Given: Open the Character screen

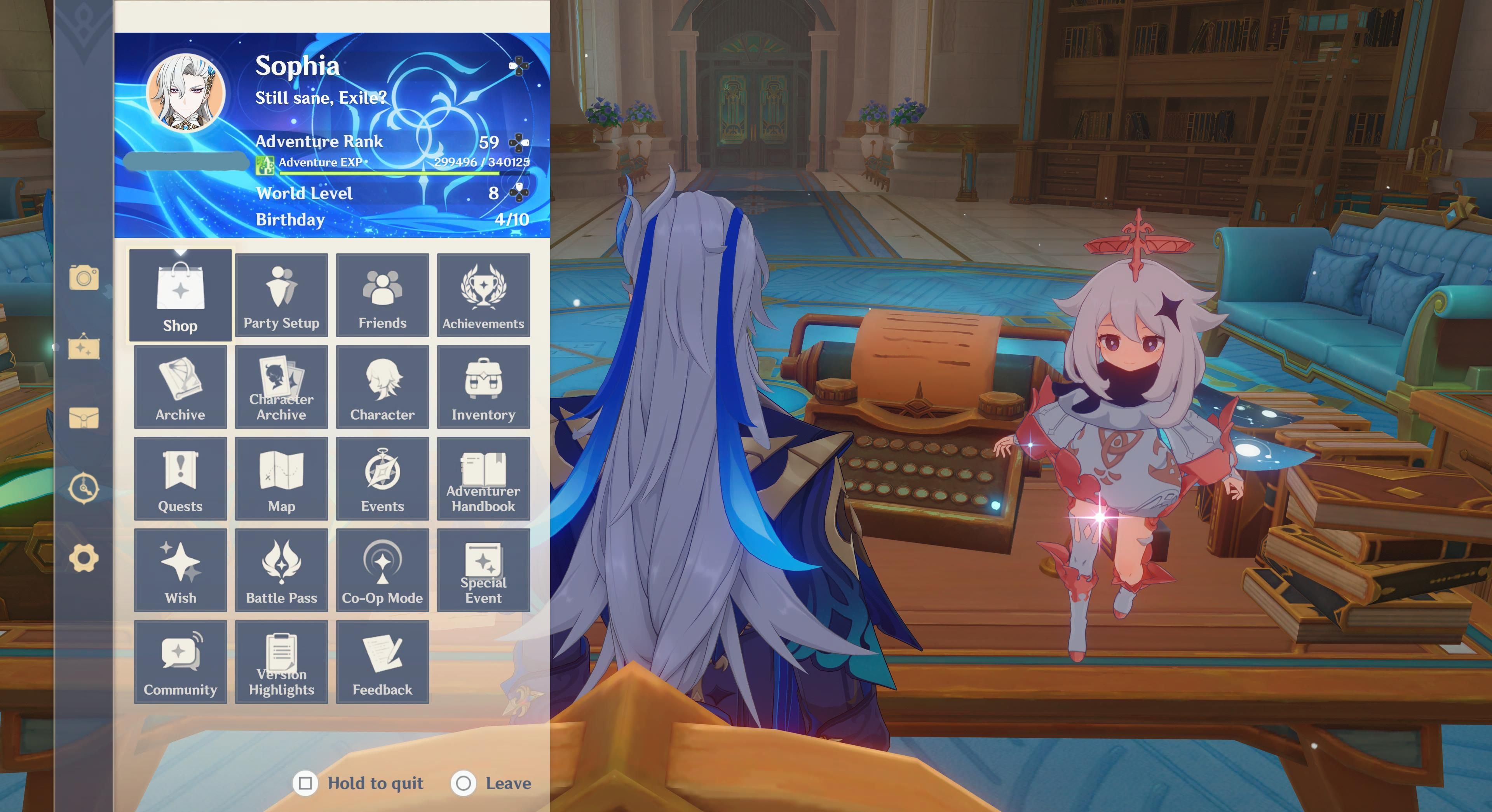Looking at the screenshot, I should [382, 387].
